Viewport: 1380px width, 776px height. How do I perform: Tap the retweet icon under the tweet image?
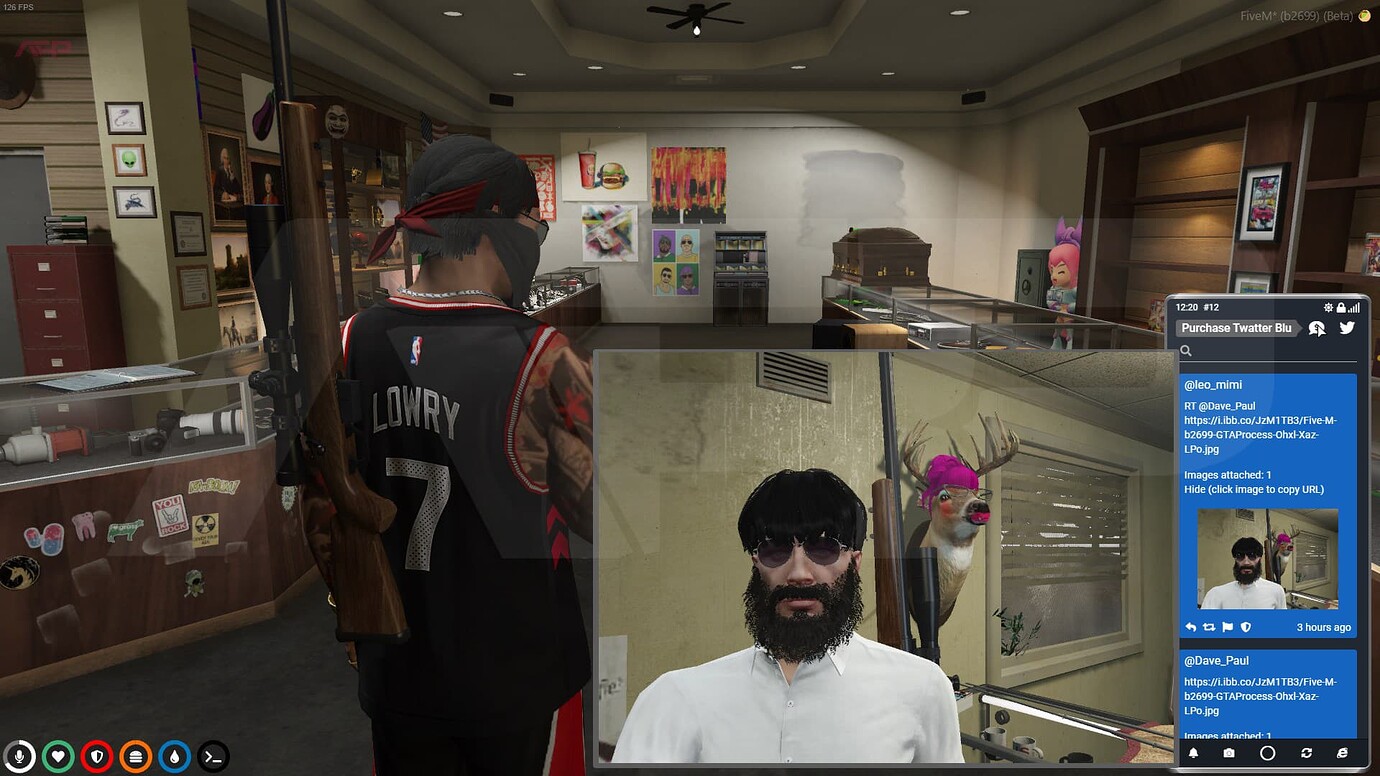[1208, 627]
